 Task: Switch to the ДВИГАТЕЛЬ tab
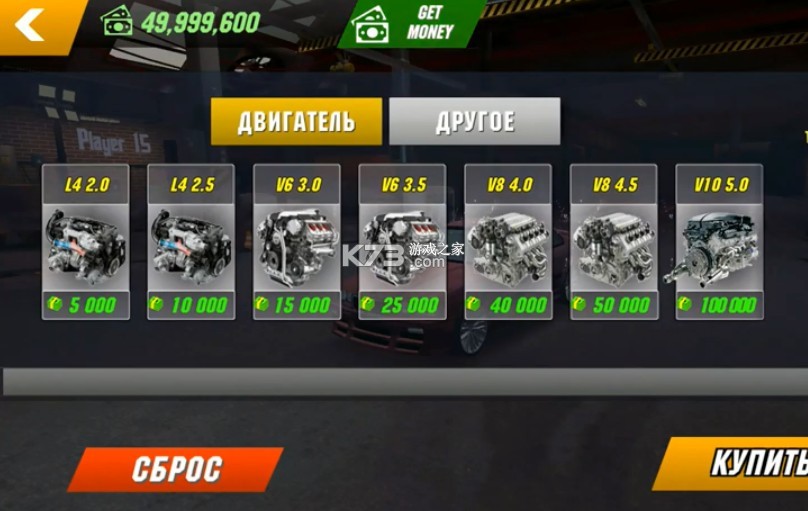point(296,122)
